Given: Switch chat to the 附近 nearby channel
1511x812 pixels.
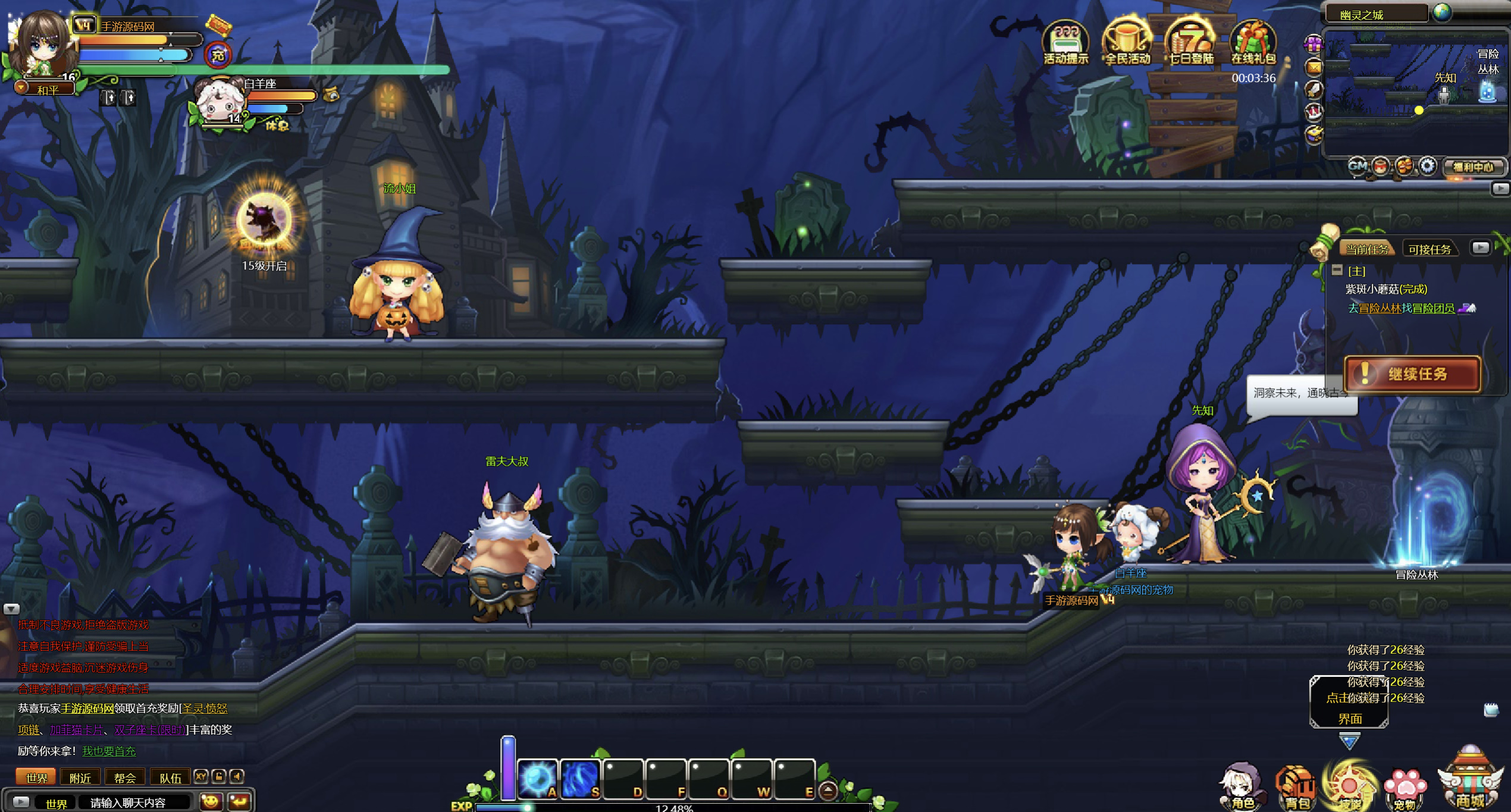Looking at the screenshot, I should pos(80,777).
